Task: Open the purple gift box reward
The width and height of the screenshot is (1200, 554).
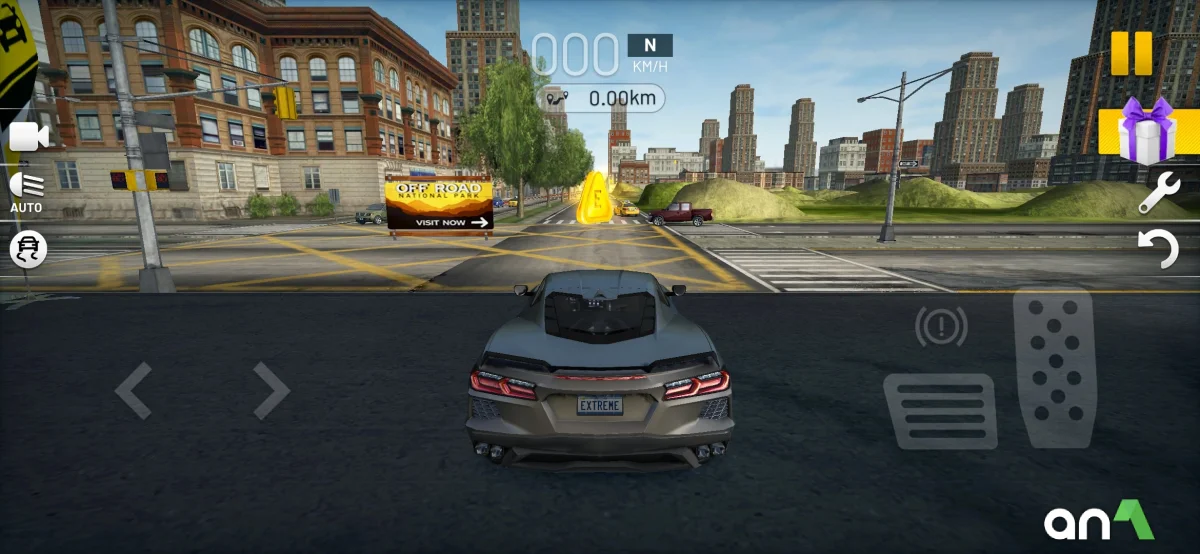Action: tap(1145, 131)
